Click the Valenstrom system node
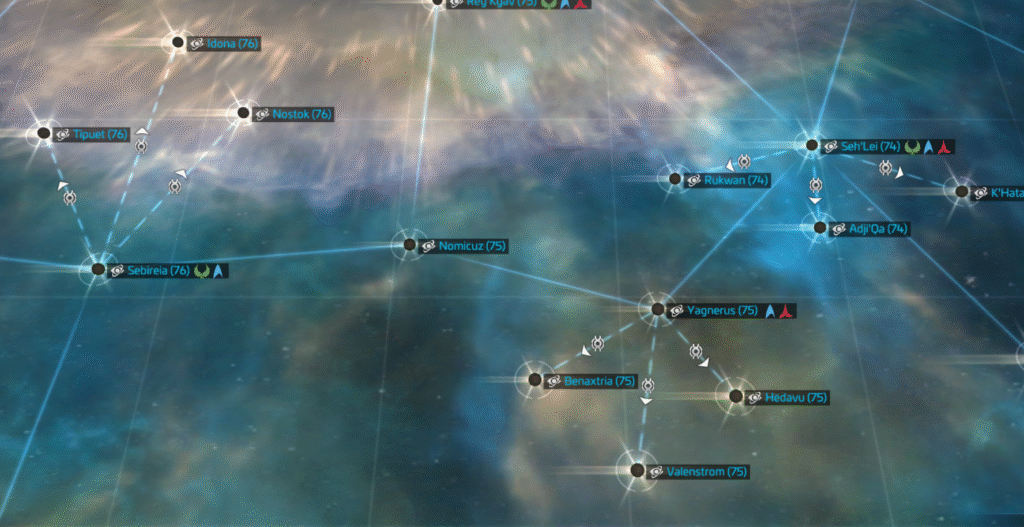 pos(637,470)
